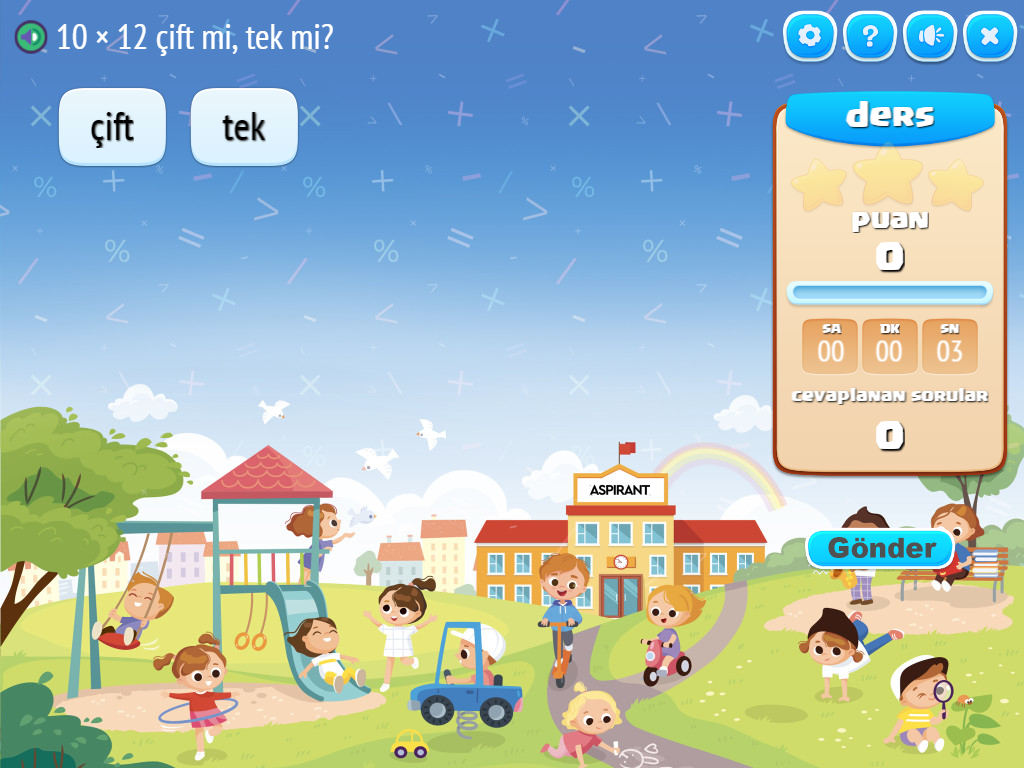Choose the "çift" answer button

(112, 127)
